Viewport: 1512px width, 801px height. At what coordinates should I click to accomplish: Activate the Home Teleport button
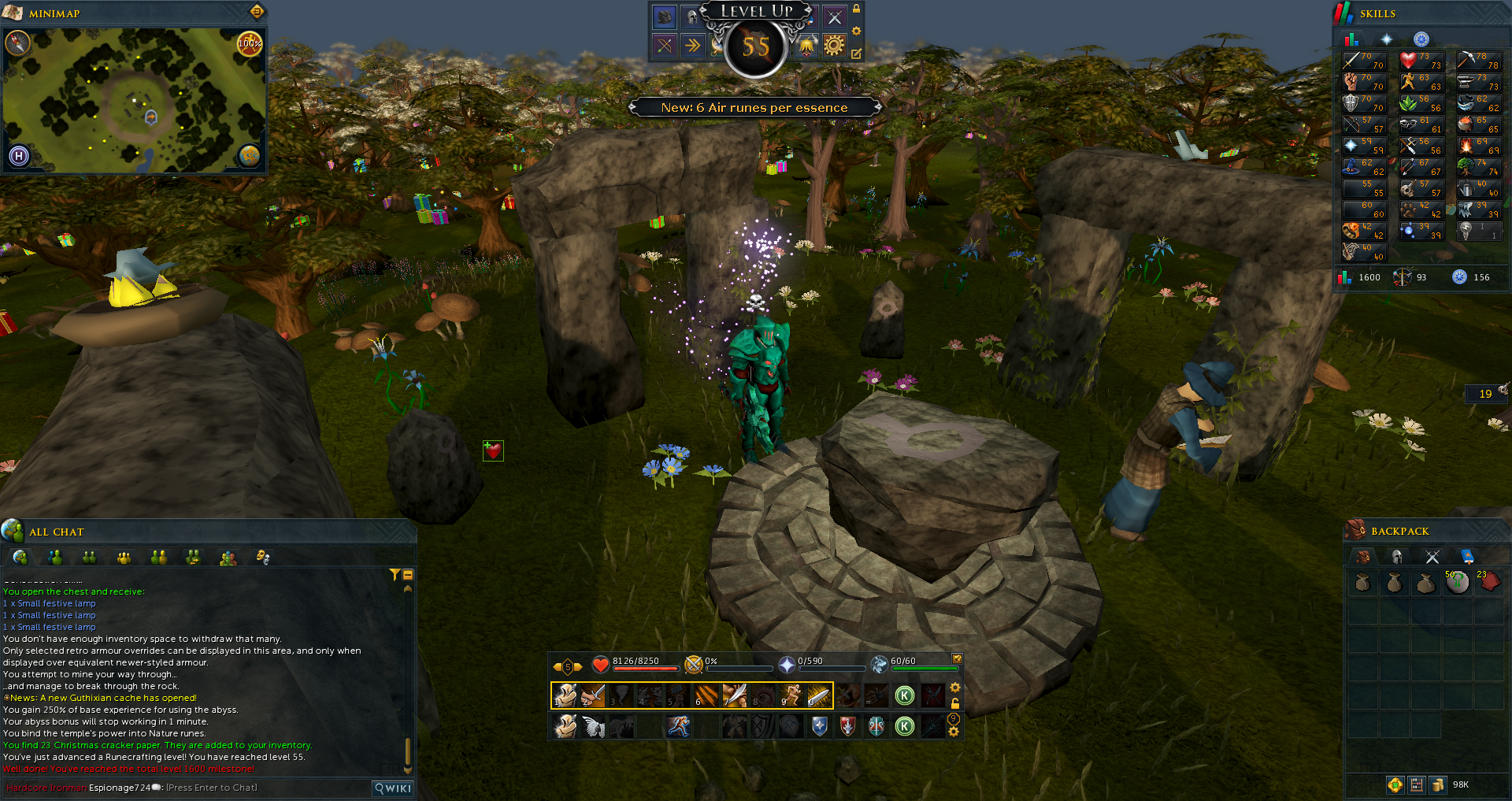[19, 156]
